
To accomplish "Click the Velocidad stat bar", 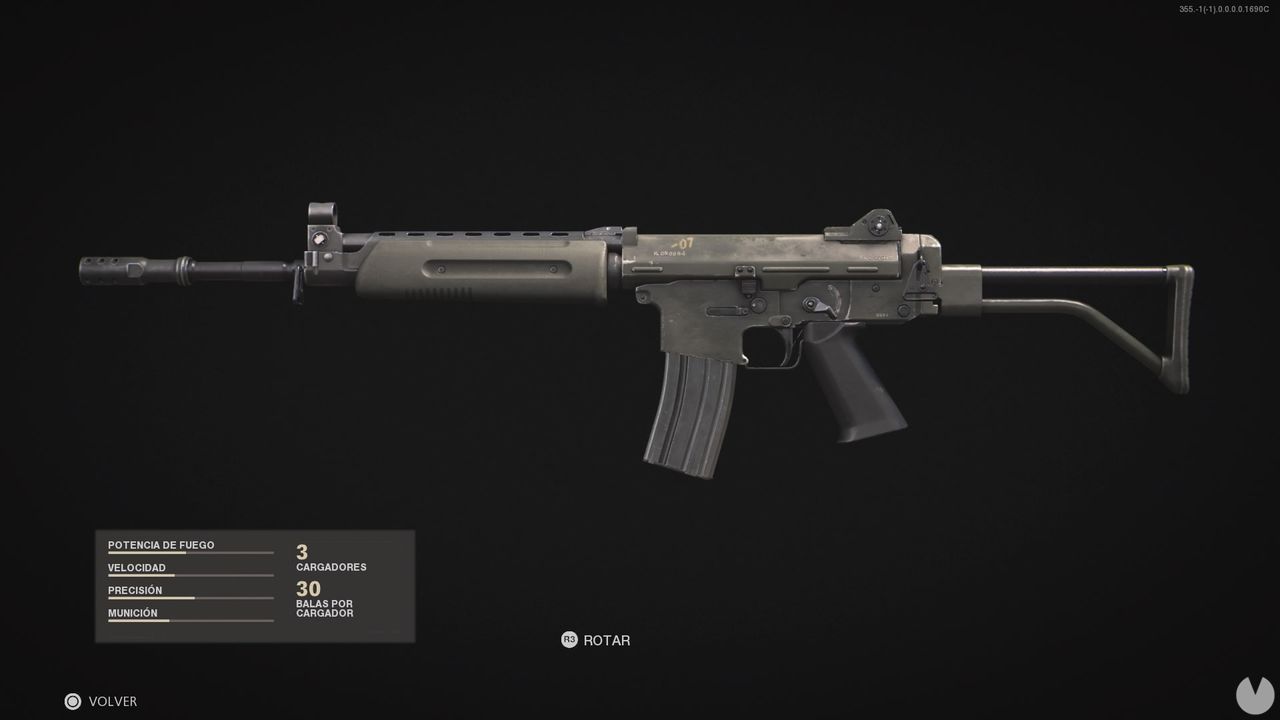I will tap(190, 574).
